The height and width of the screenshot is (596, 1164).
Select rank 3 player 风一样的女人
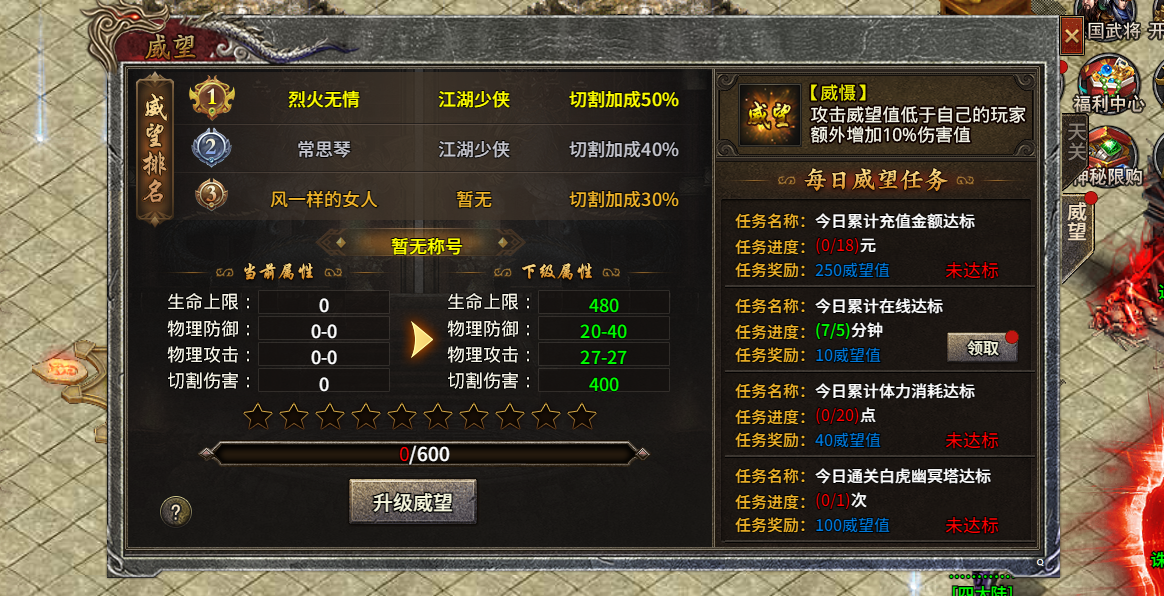click(x=324, y=199)
